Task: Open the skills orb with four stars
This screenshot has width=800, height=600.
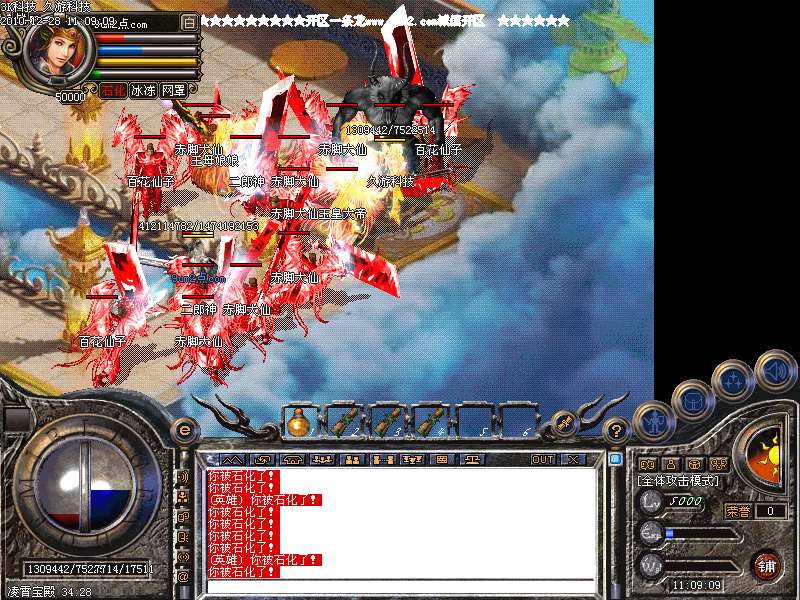Action: tap(732, 380)
